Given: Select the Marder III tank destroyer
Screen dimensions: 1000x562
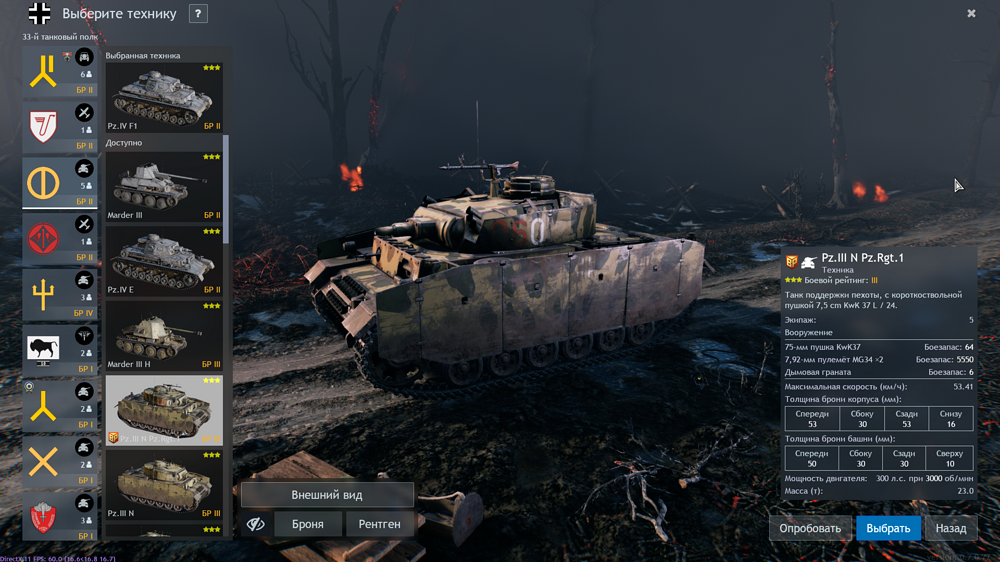Looking at the screenshot, I should [x=164, y=186].
